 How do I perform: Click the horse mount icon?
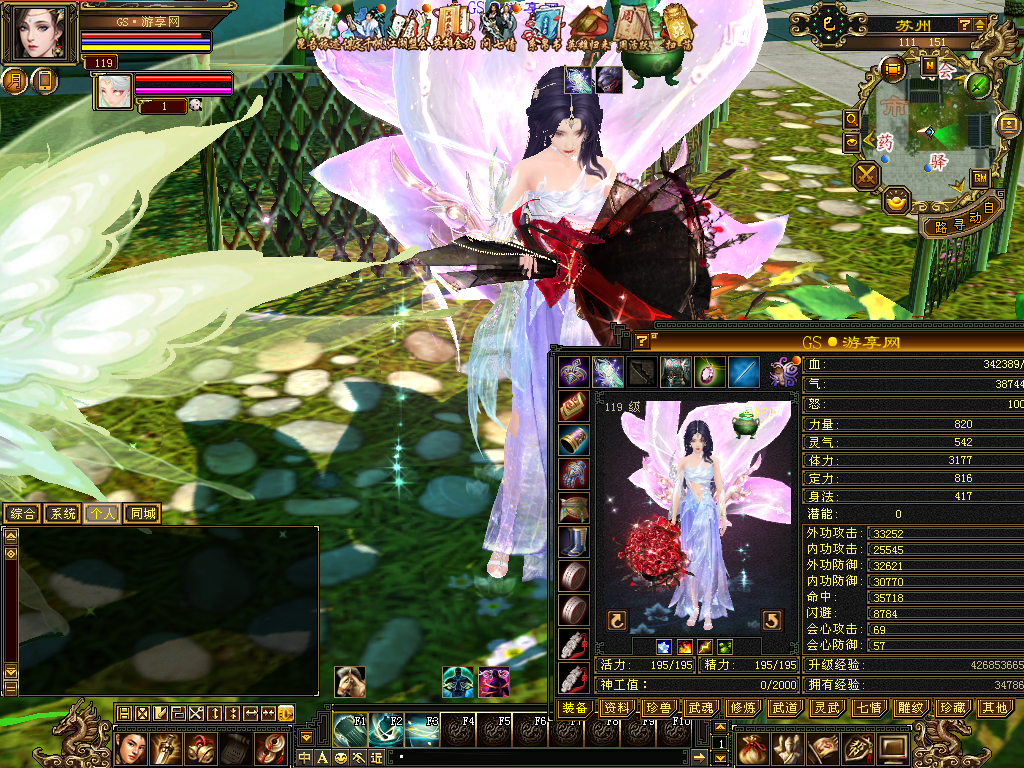pos(349,681)
